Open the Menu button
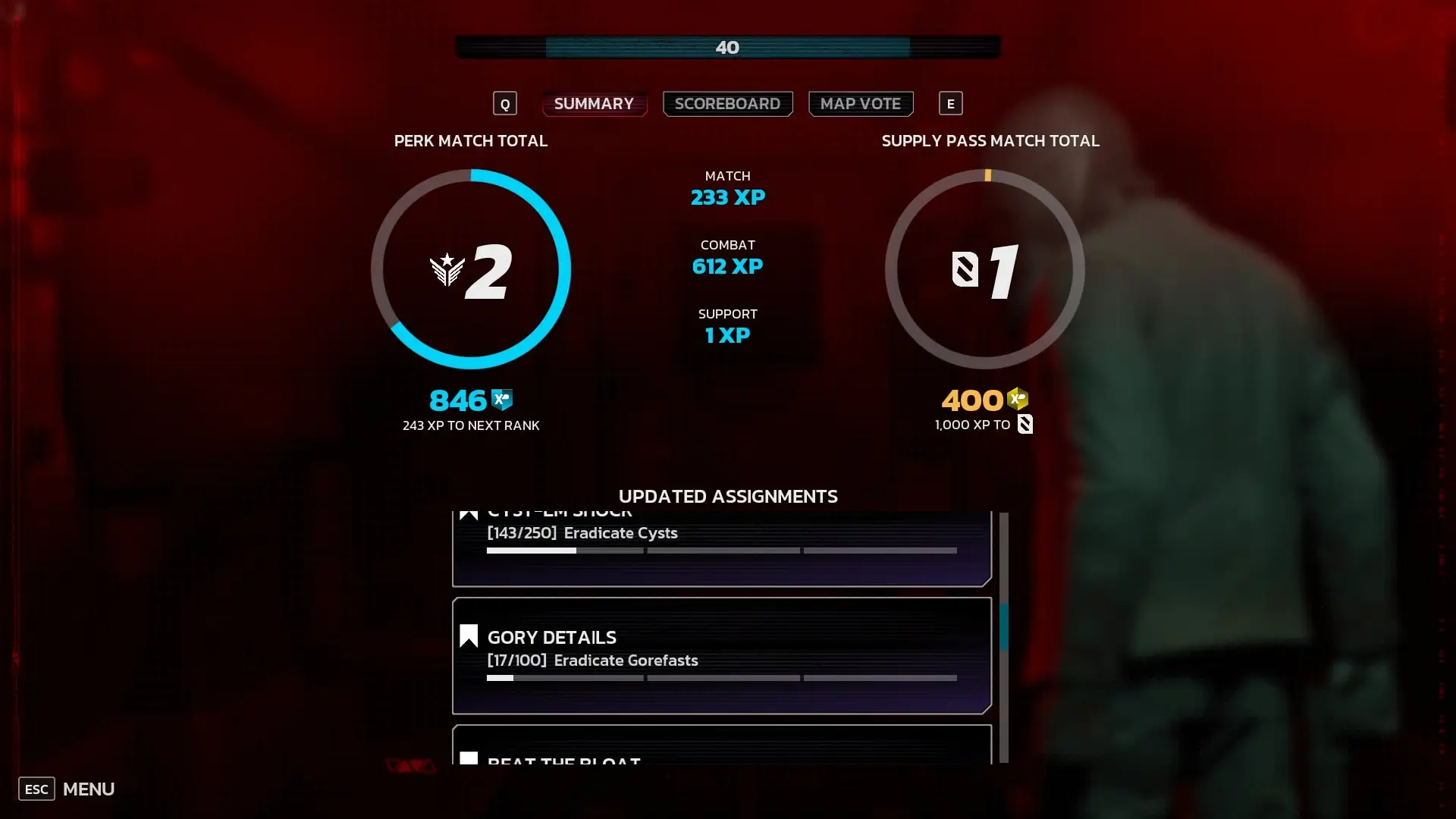 click(x=67, y=789)
